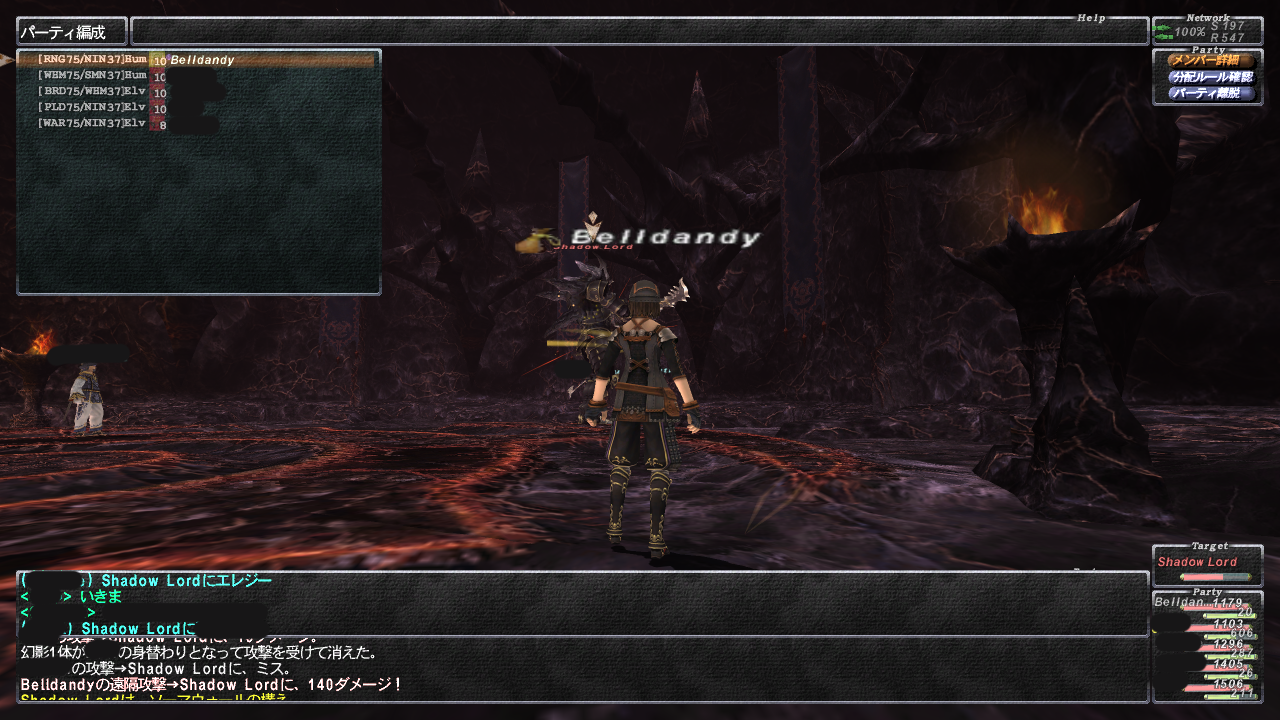Choose the PLD75/NIN37 party member row
The height and width of the screenshot is (720, 1280).
198,108
